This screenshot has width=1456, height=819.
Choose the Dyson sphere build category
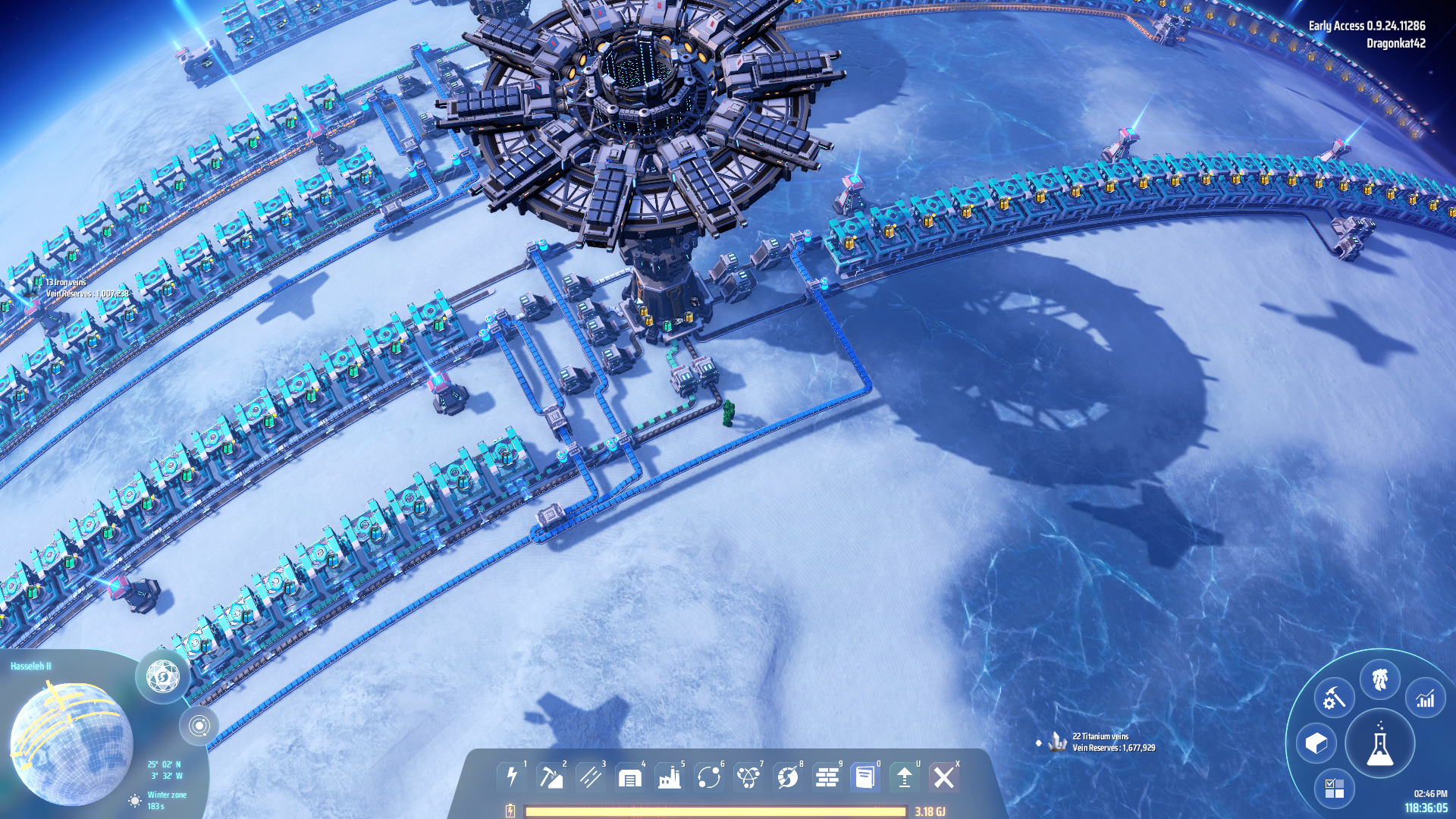point(788,777)
